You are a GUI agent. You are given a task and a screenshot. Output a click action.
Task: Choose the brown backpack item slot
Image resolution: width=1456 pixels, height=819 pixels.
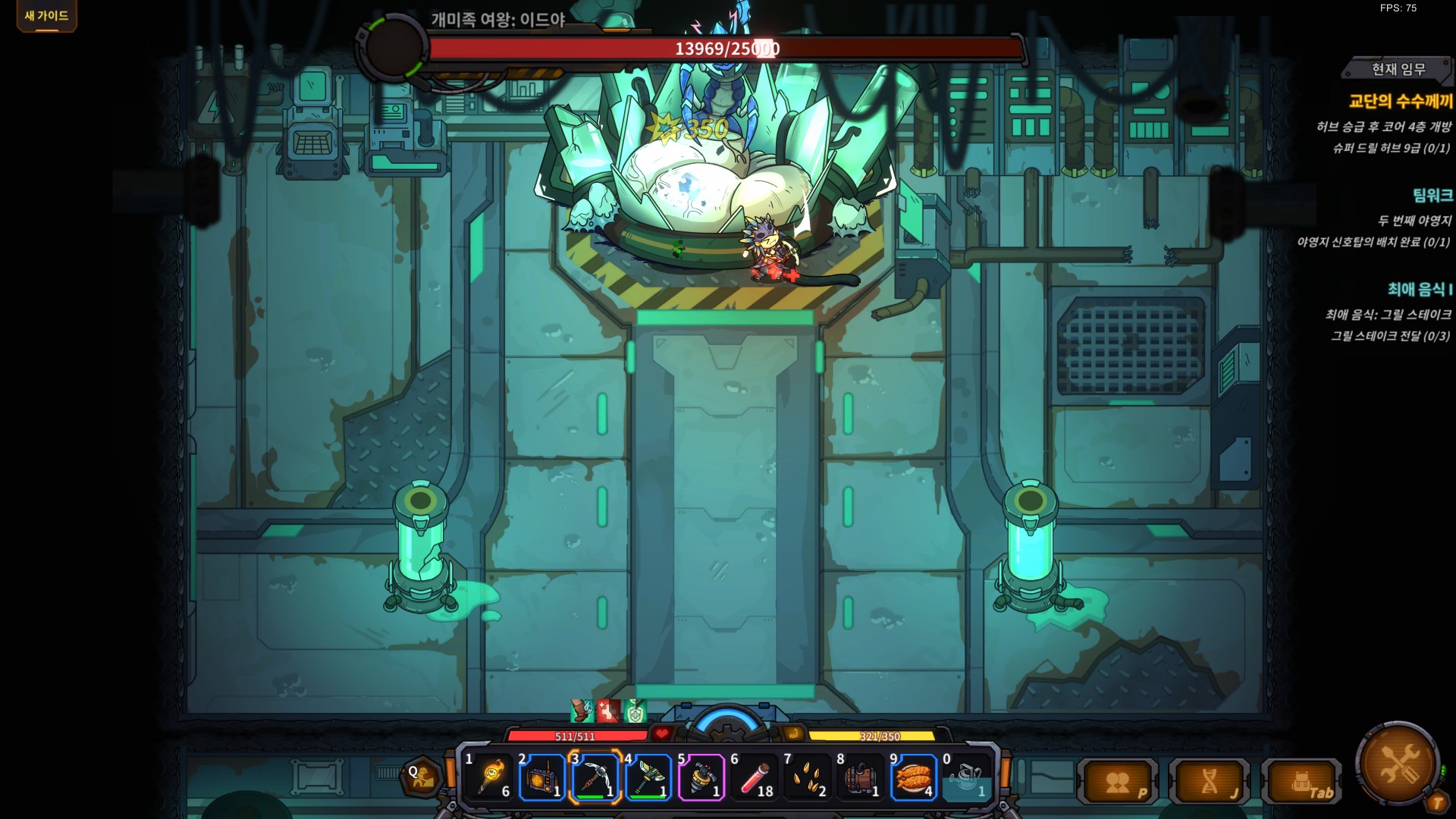(x=861, y=777)
